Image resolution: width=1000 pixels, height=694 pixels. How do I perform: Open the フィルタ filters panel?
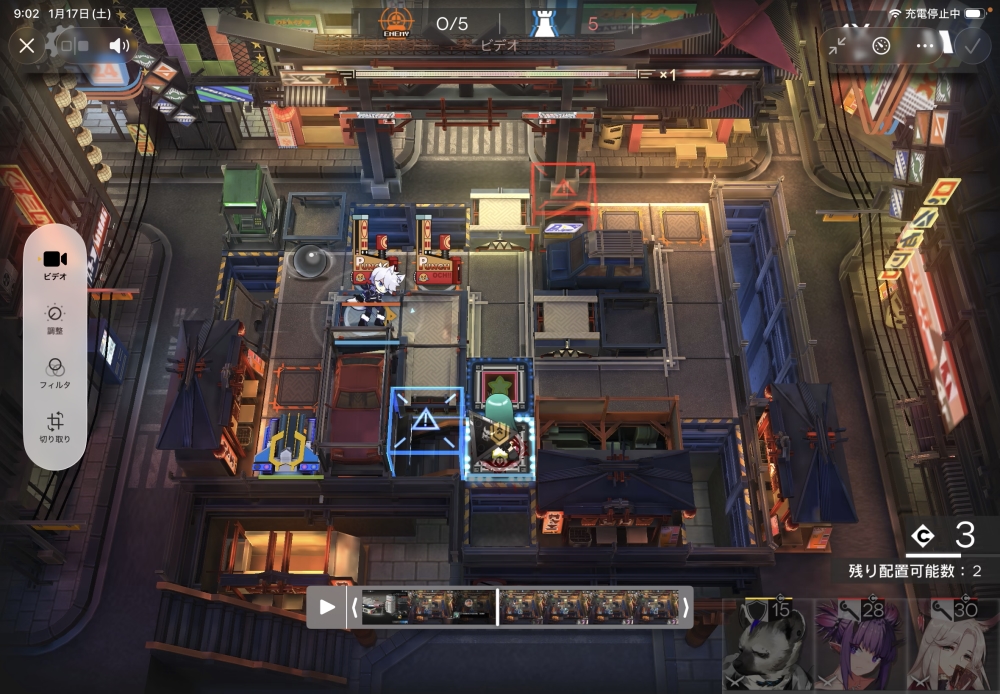pyautogui.click(x=55, y=373)
